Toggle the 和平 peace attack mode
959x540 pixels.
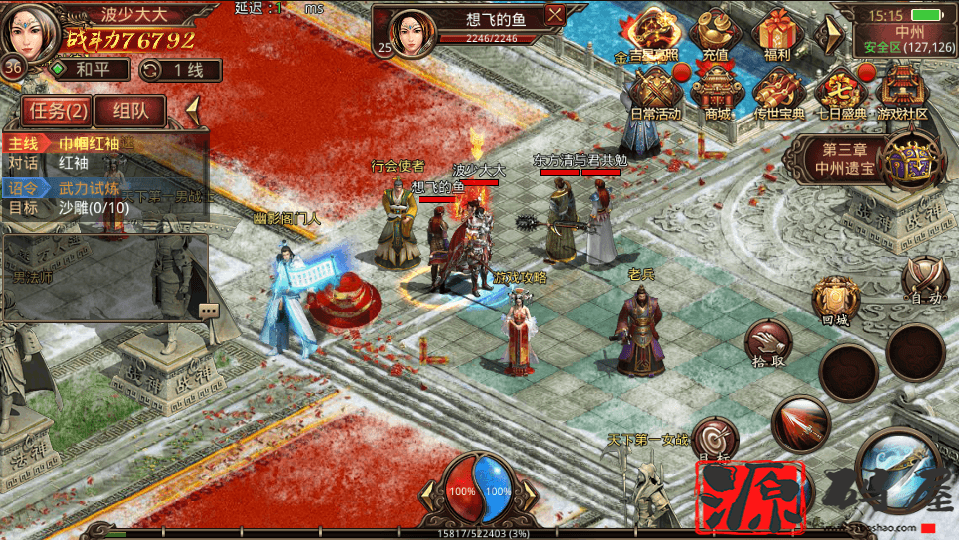[x=90, y=70]
